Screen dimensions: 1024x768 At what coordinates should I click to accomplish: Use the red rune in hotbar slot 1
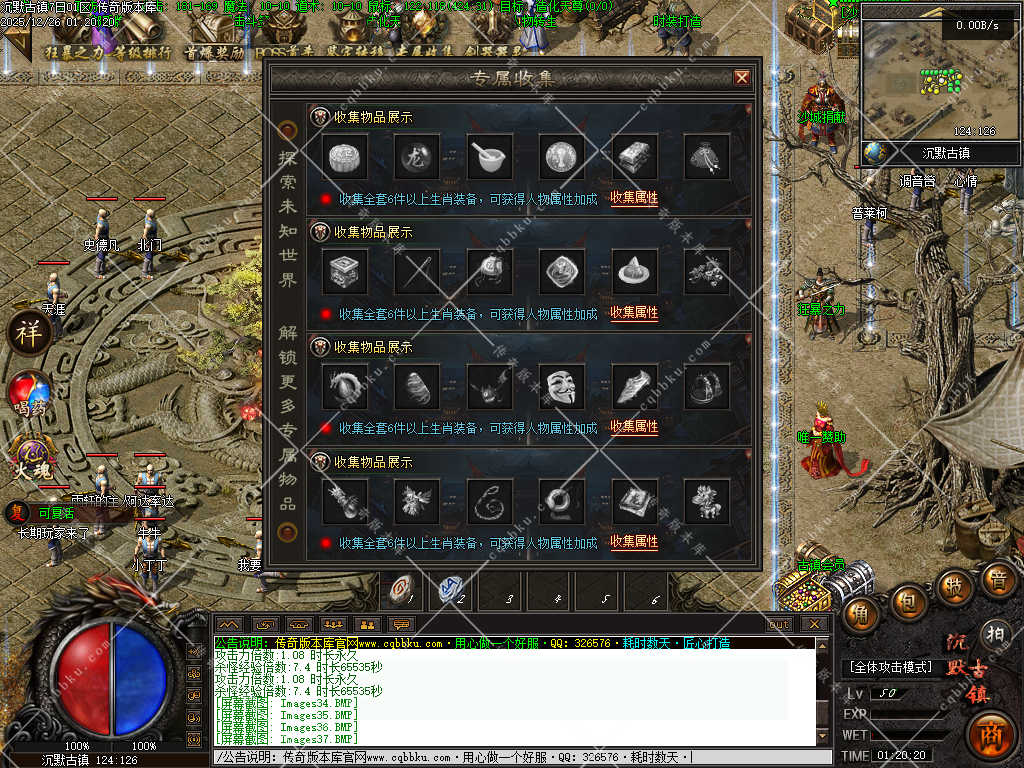tap(402, 591)
